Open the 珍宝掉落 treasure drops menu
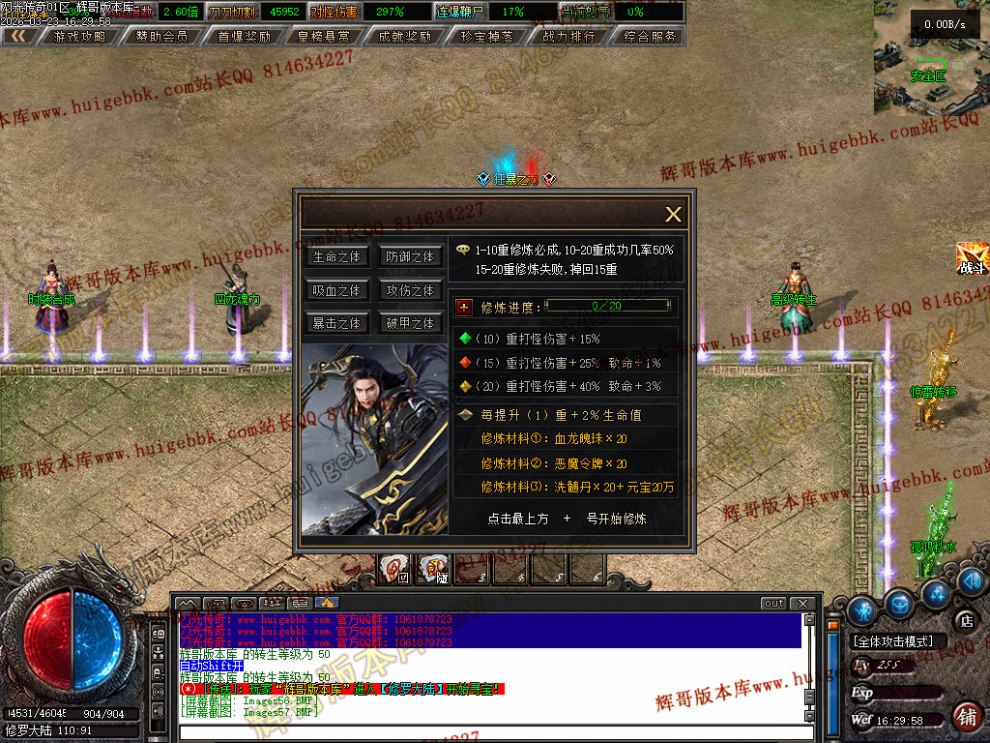The image size is (990, 743). coord(487,36)
